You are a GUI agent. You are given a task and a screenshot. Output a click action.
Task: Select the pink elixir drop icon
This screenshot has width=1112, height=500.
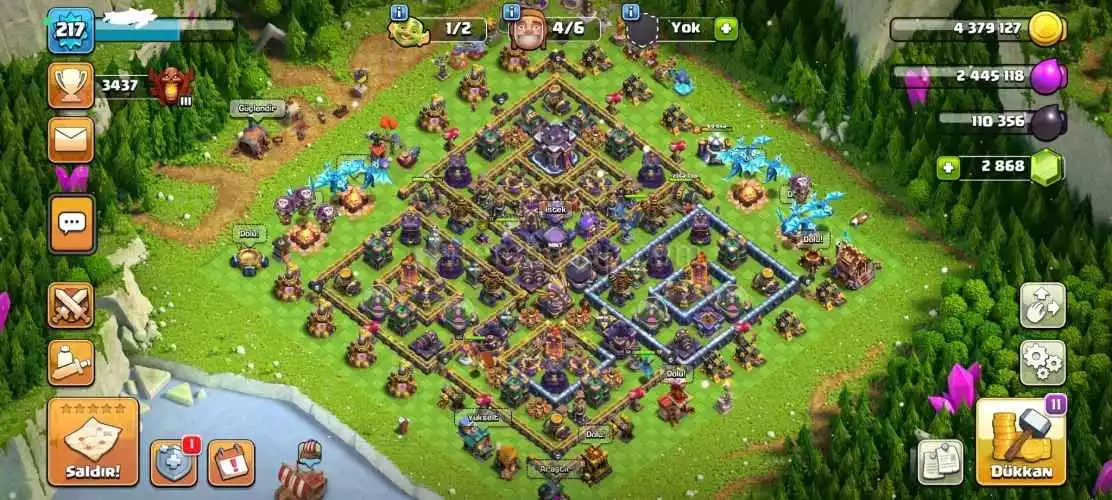[x=1047, y=76]
